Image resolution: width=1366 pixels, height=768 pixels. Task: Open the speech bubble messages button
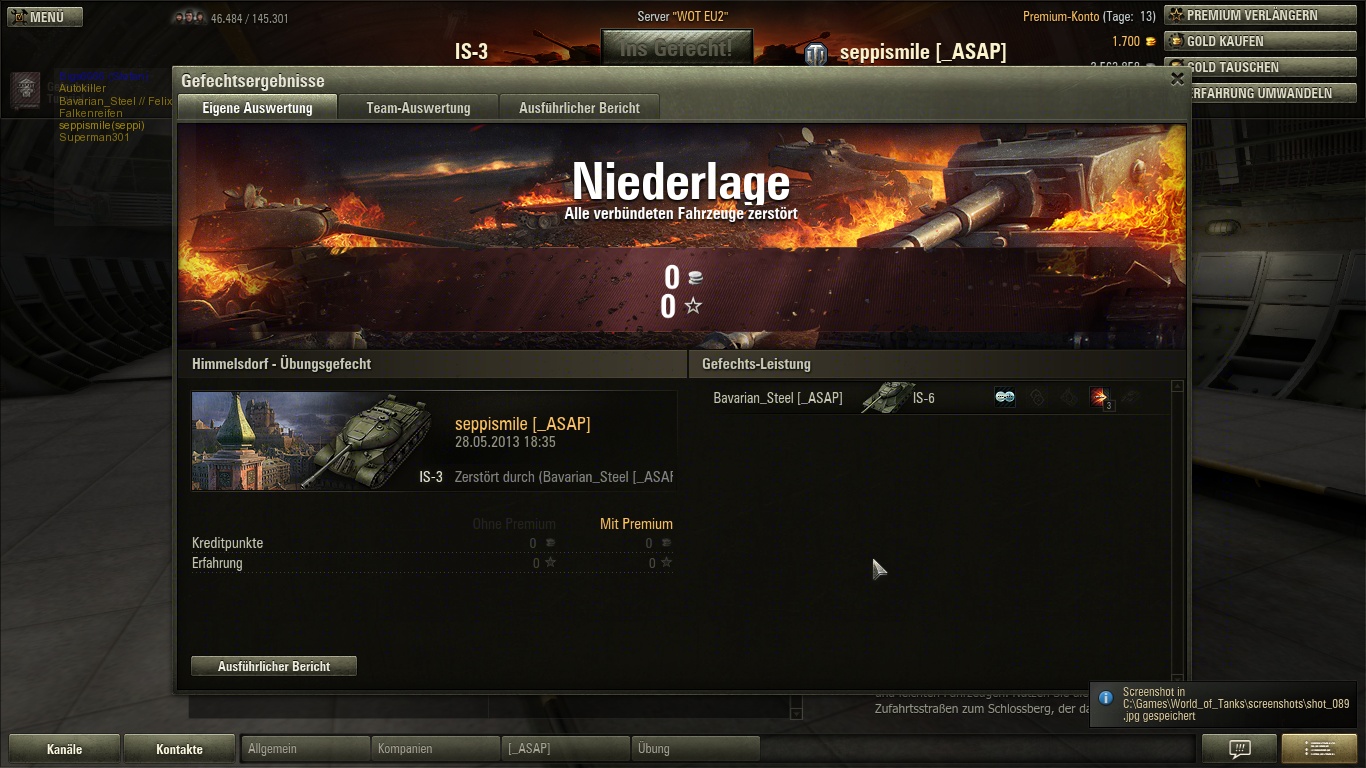pos(1239,749)
